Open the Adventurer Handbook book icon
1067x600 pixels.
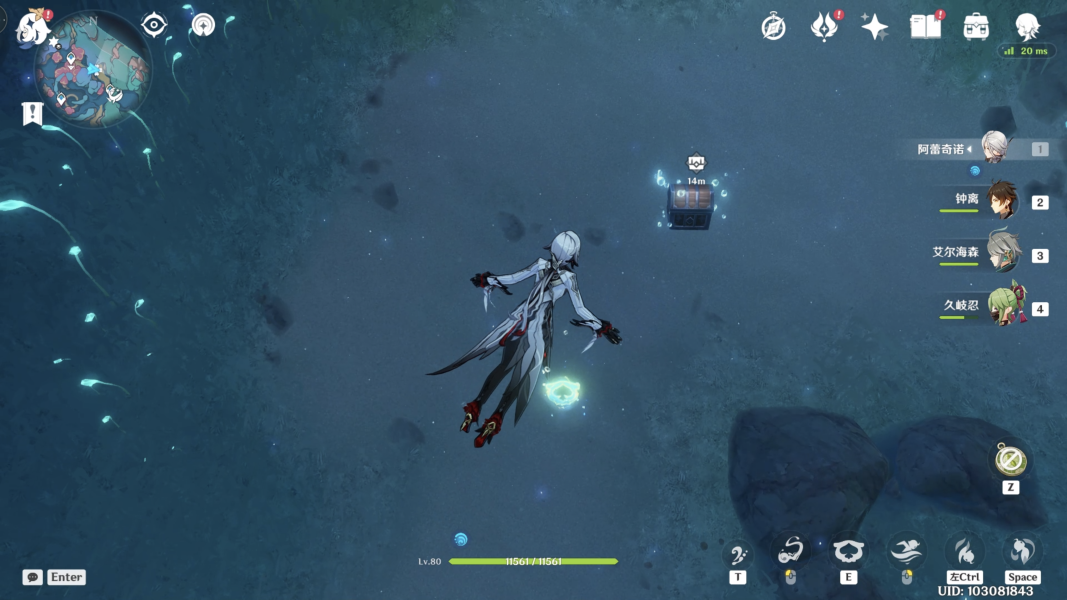pos(925,27)
